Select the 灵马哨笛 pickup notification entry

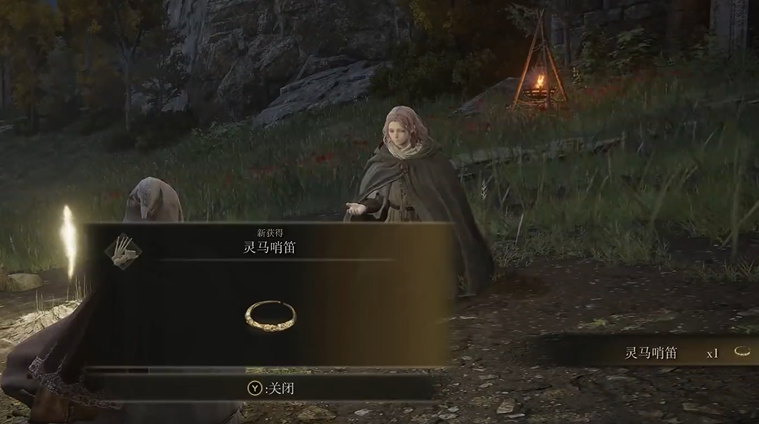[652, 353]
